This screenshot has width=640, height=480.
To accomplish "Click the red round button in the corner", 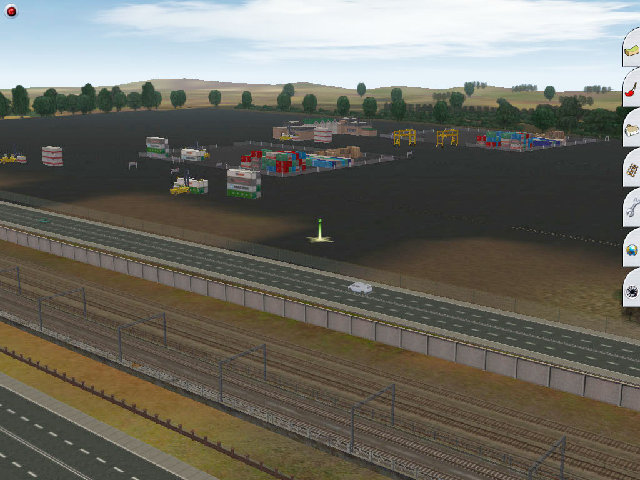I will pos(11,10).
